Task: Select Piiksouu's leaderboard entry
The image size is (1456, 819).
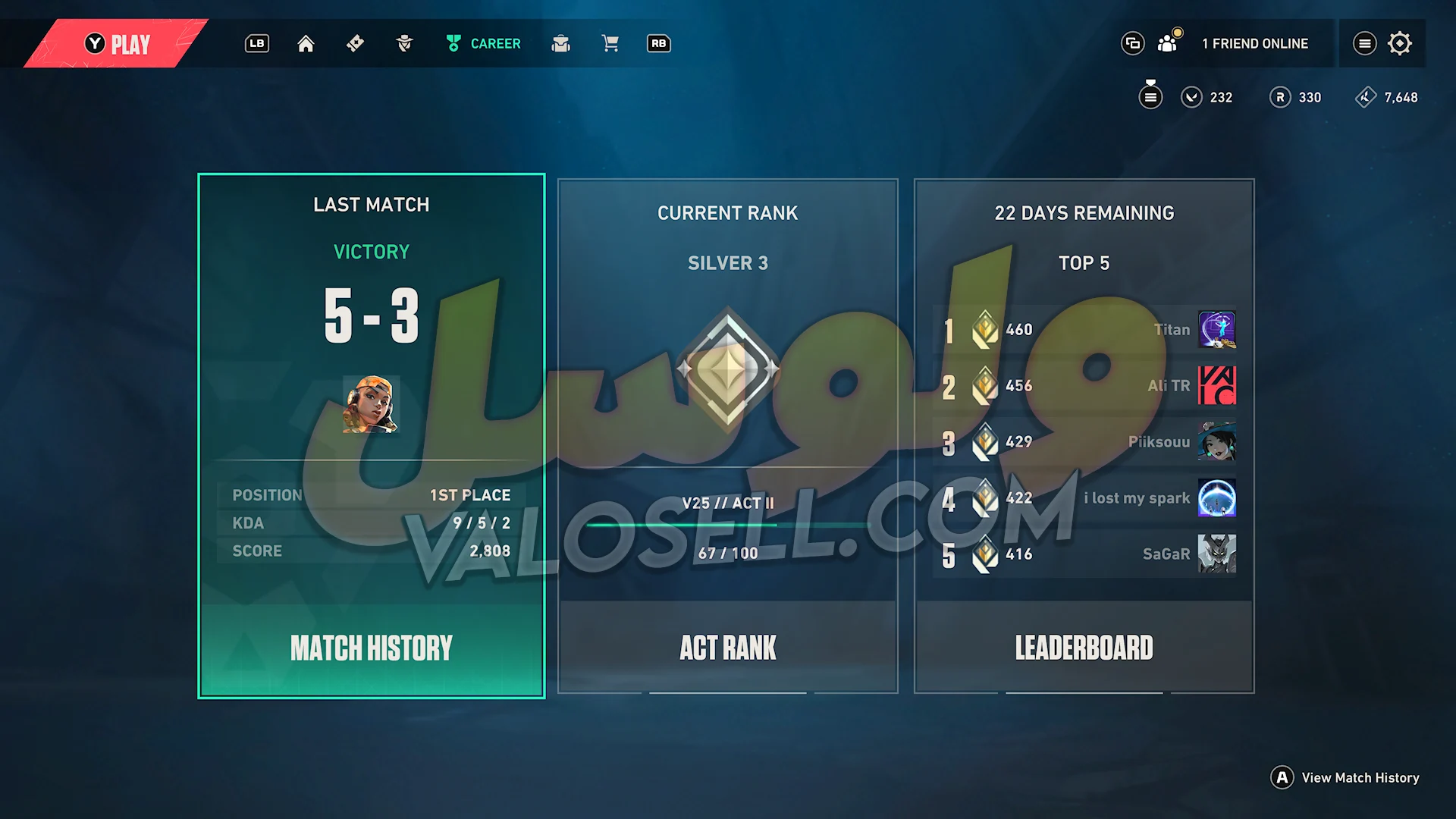Action: 1084,442
